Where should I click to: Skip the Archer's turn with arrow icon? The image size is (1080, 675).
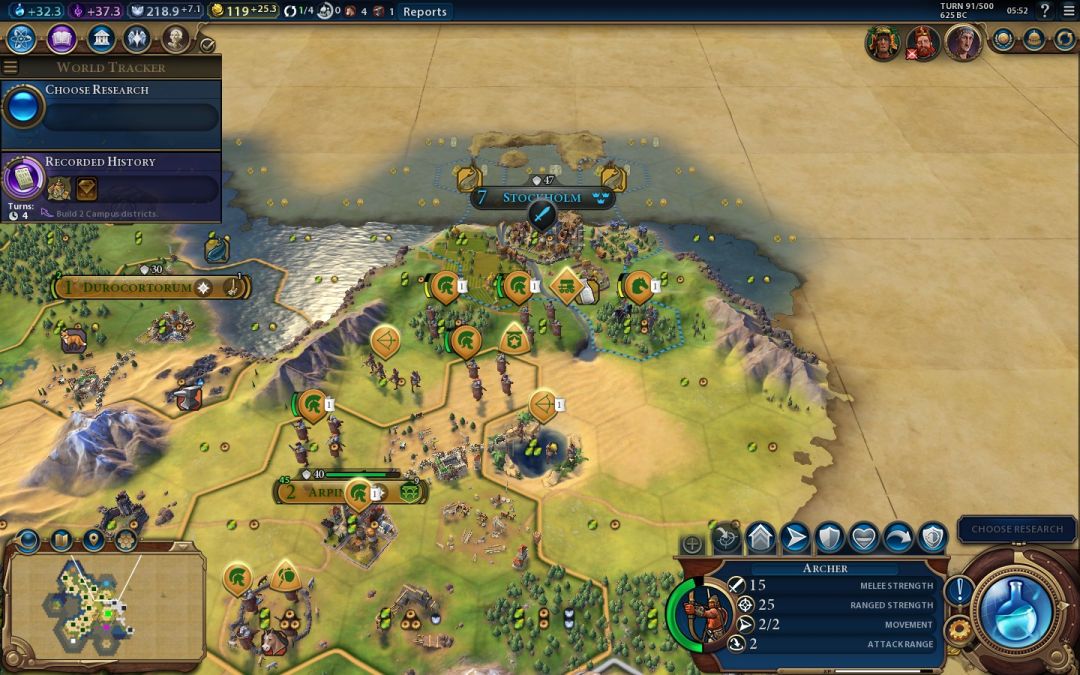(898, 538)
